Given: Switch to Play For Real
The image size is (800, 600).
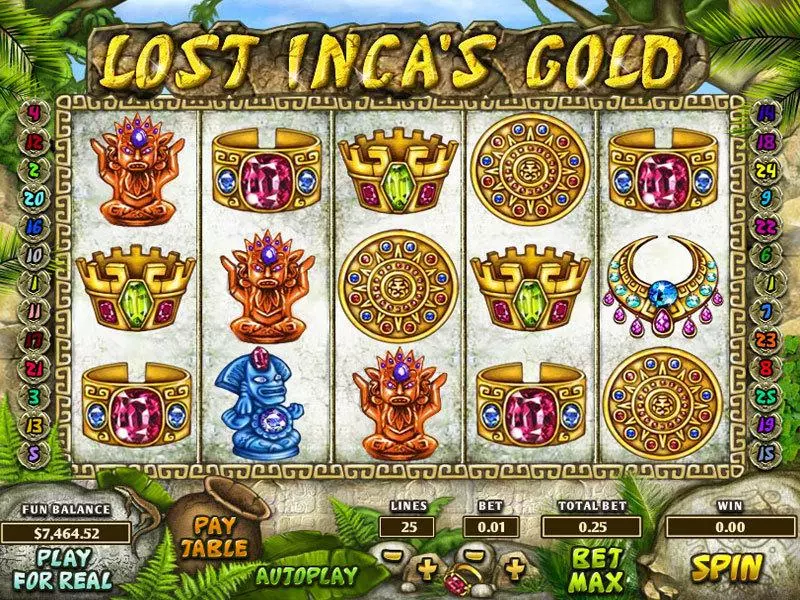Looking at the screenshot, I should [64, 567].
